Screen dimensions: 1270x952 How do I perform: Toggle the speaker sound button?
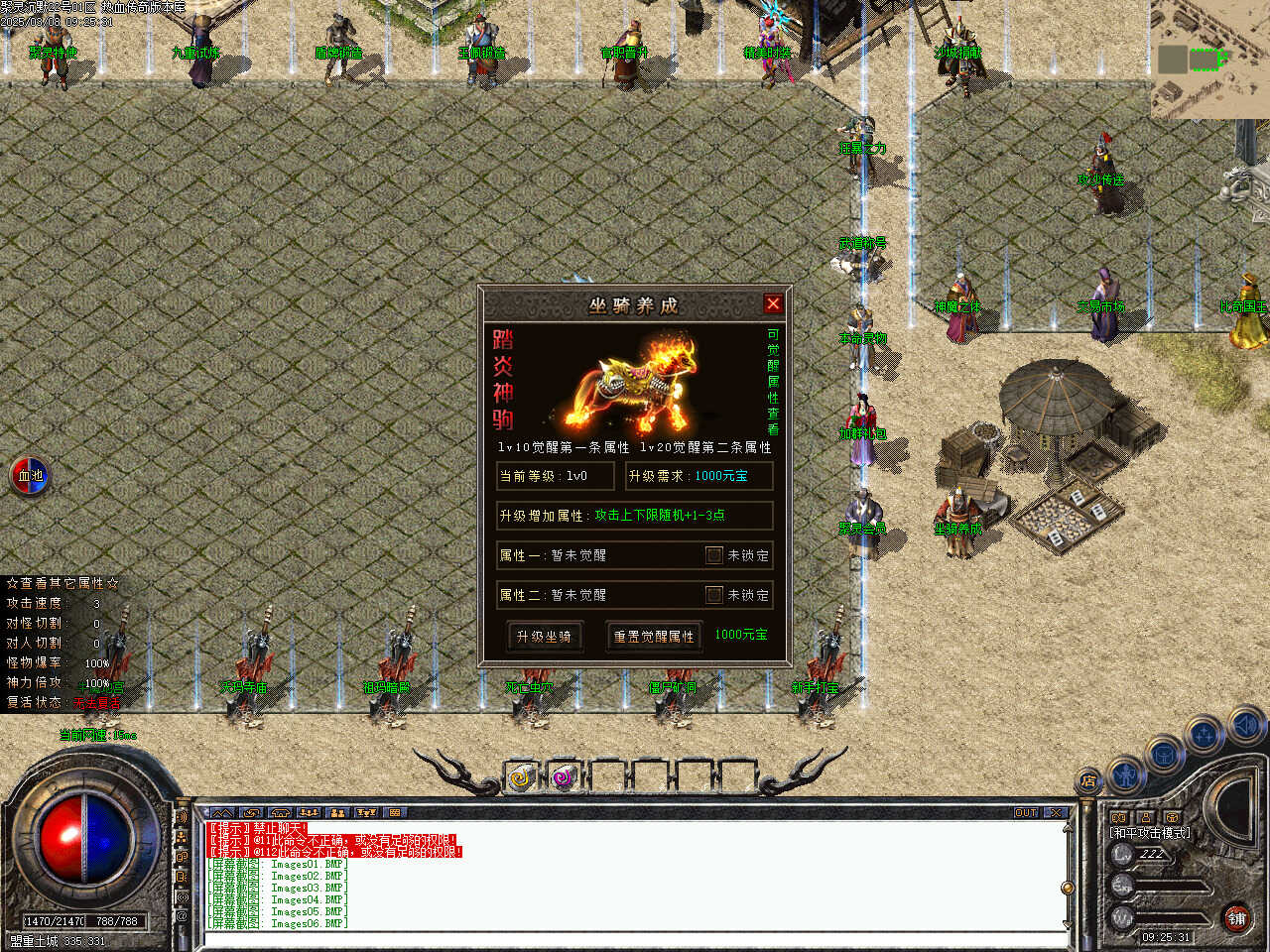1245,727
